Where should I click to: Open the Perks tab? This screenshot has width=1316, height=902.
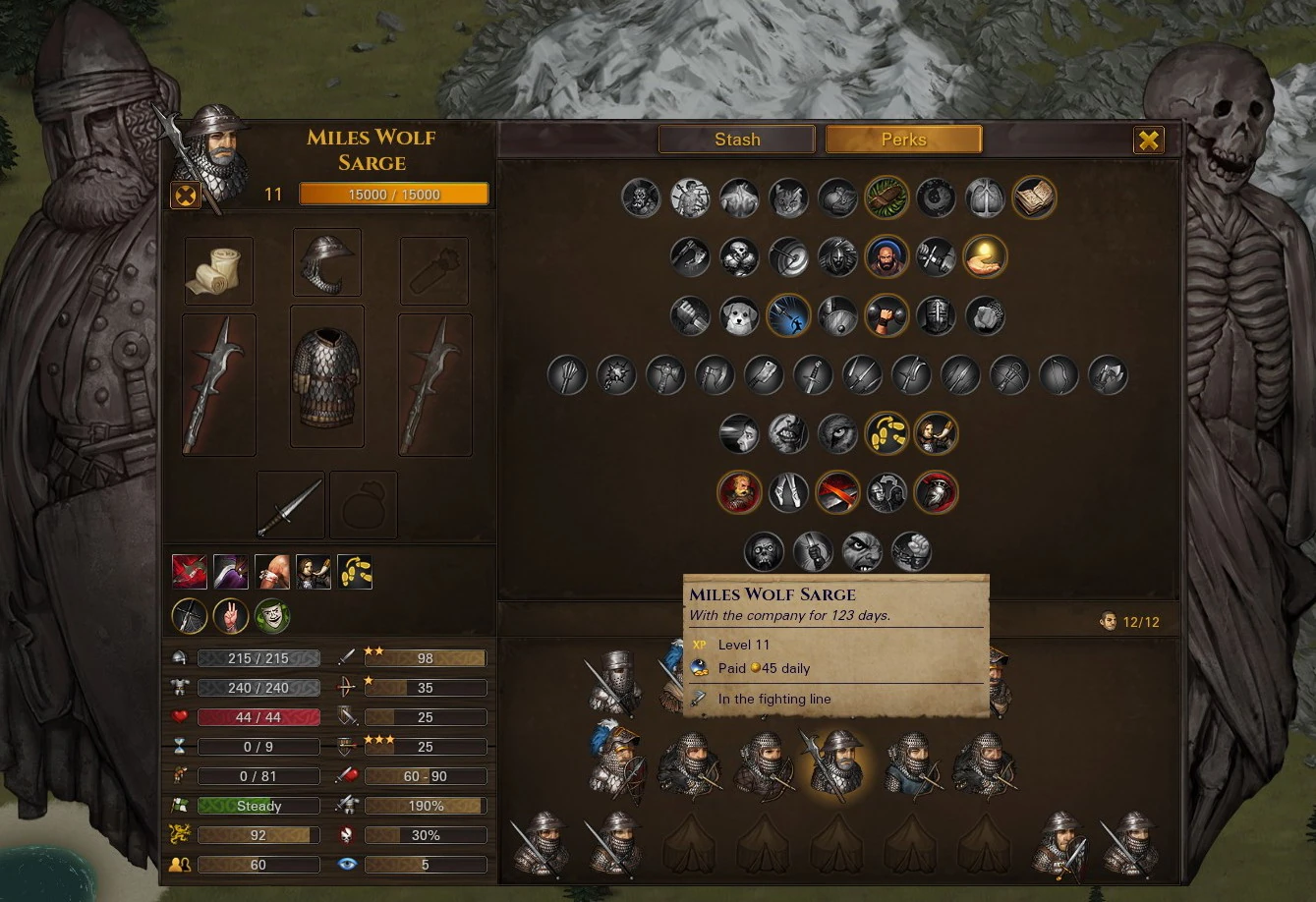(x=903, y=140)
